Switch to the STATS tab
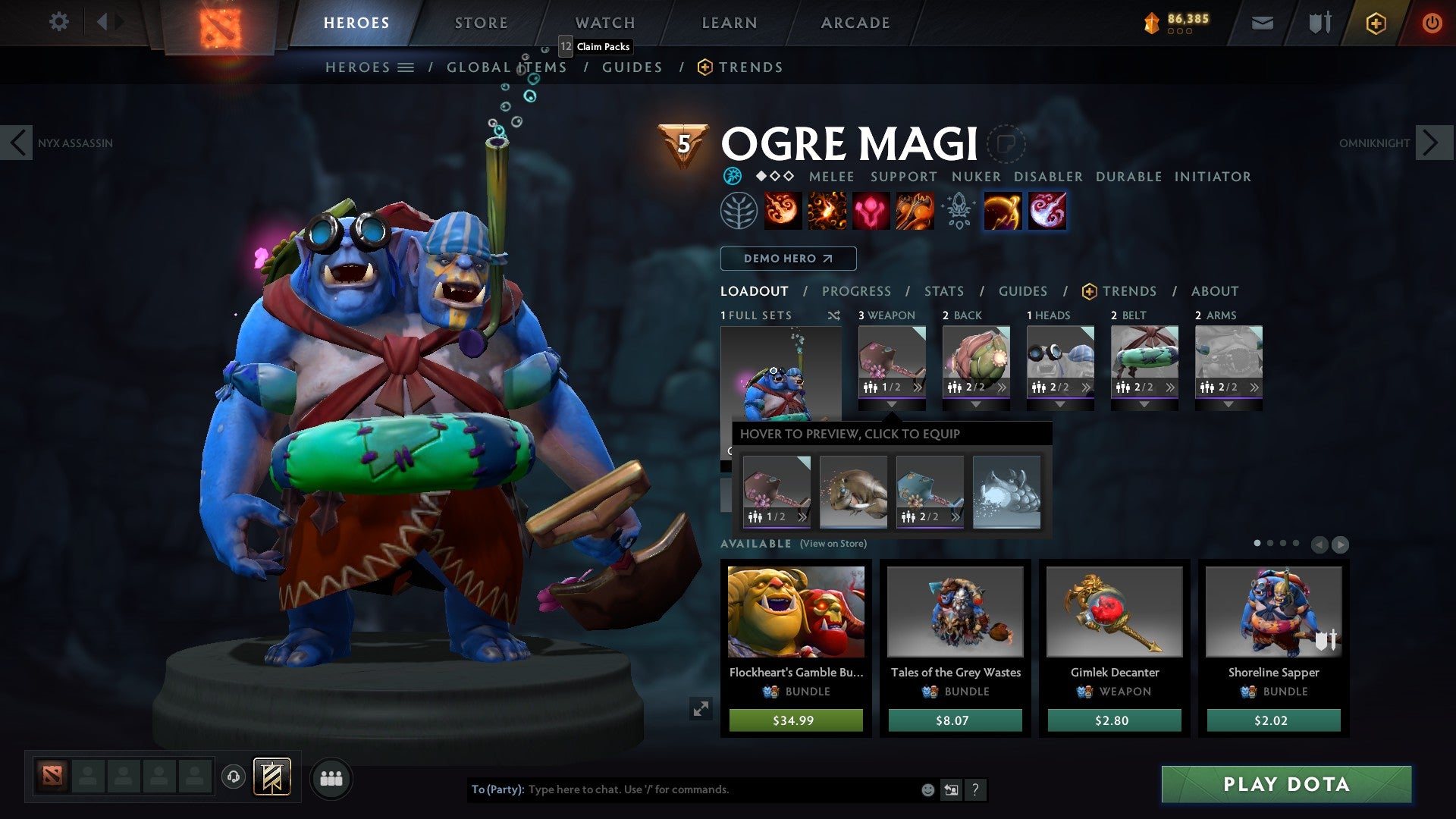The height and width of the screenshot is (819, 1456). (943, 291)
